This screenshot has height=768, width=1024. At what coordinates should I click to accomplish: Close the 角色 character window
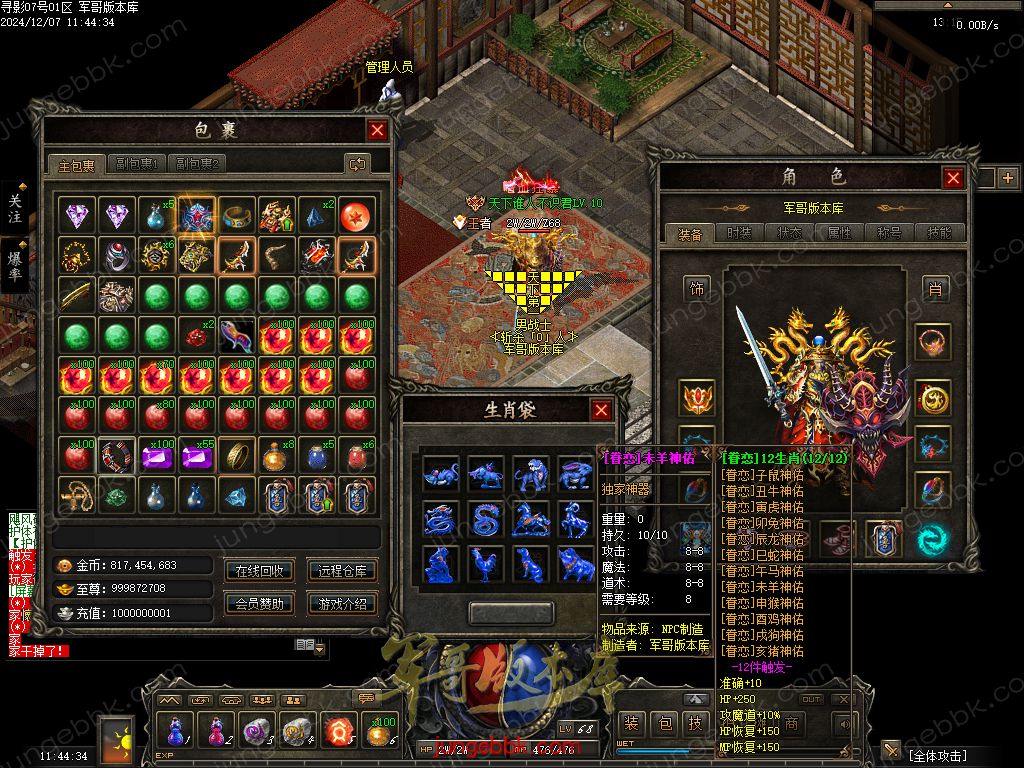953,178
